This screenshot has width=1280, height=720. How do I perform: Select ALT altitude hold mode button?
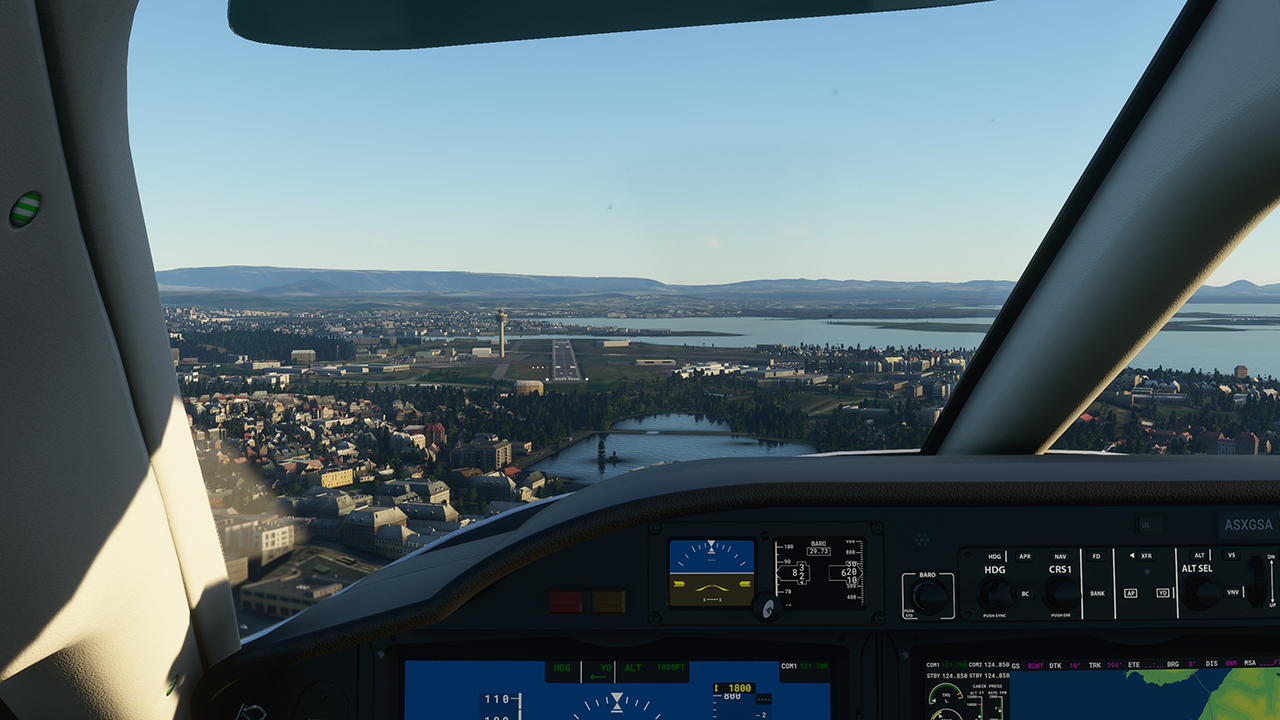click(x=1199, y=556)
